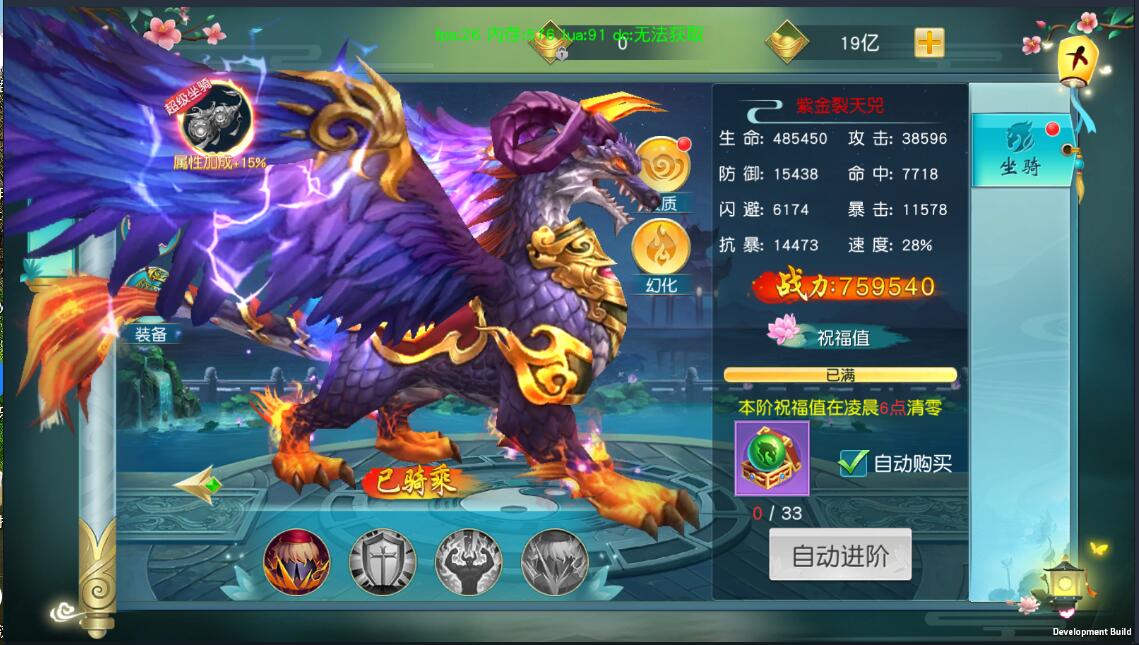Click the green orb advancement item slot

coord(771,458)
